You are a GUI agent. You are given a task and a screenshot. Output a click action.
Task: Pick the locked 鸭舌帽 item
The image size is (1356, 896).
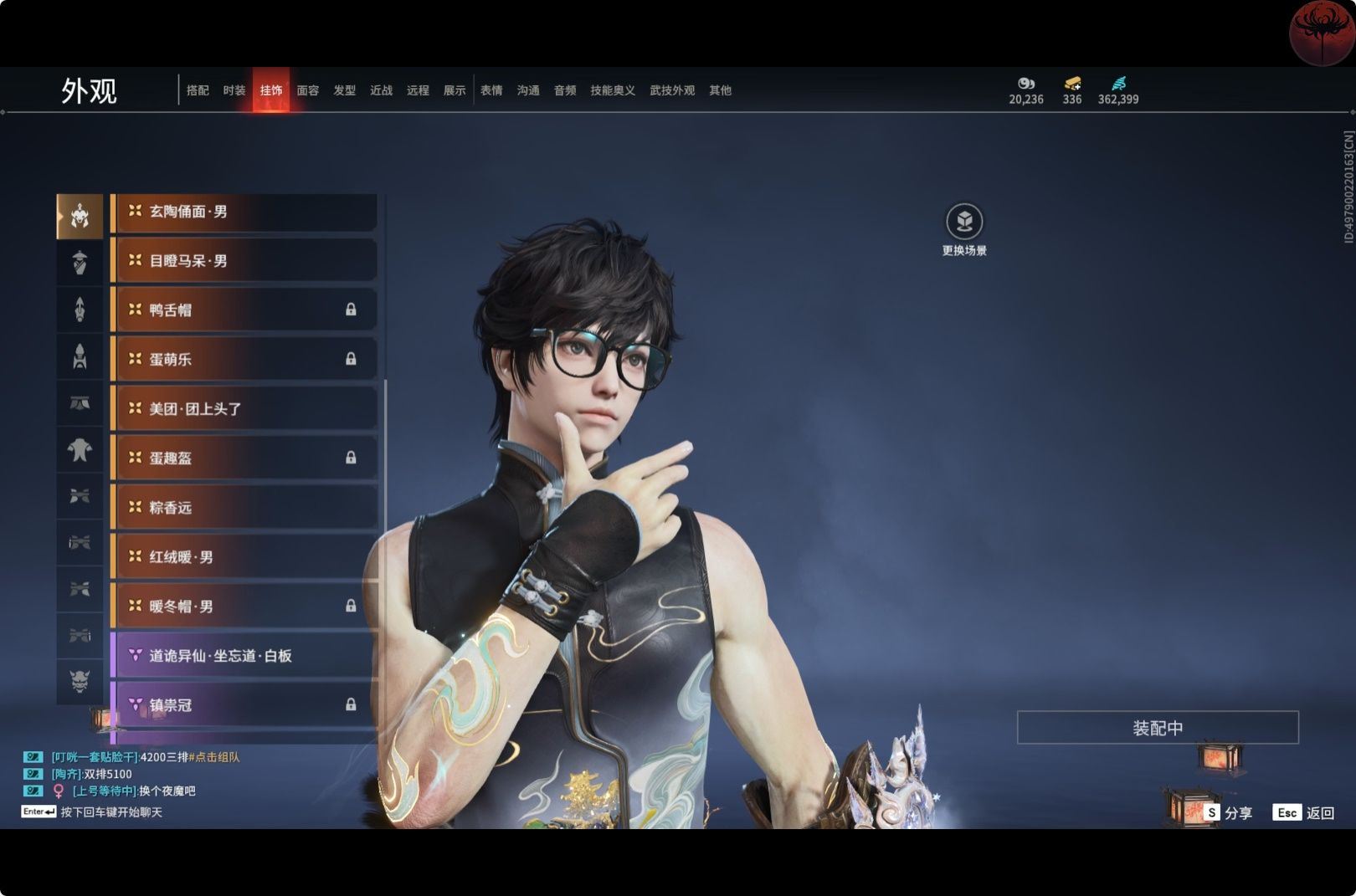point(244,310)
